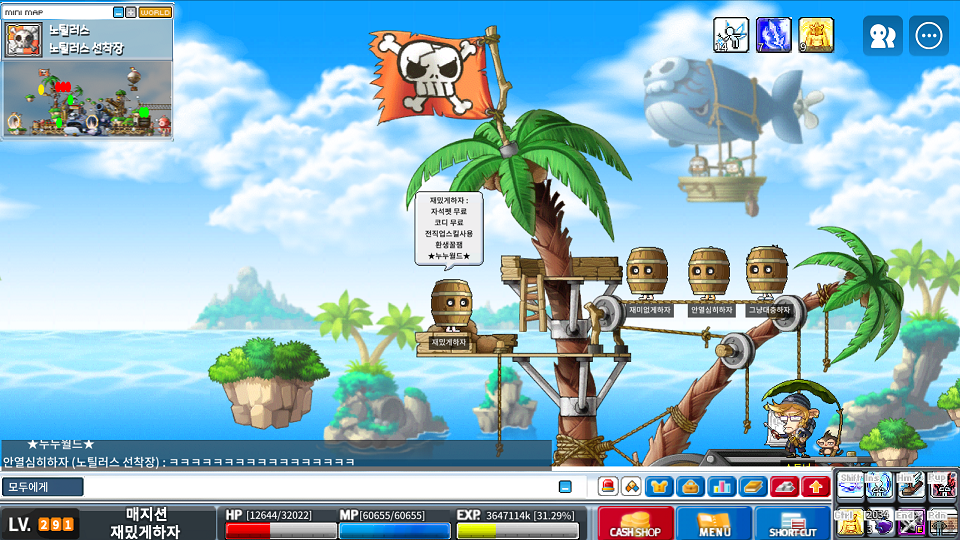Screen dimensions: 960x540
Task: Activate the Shift quickslot skill
Action: pos(849,485)
